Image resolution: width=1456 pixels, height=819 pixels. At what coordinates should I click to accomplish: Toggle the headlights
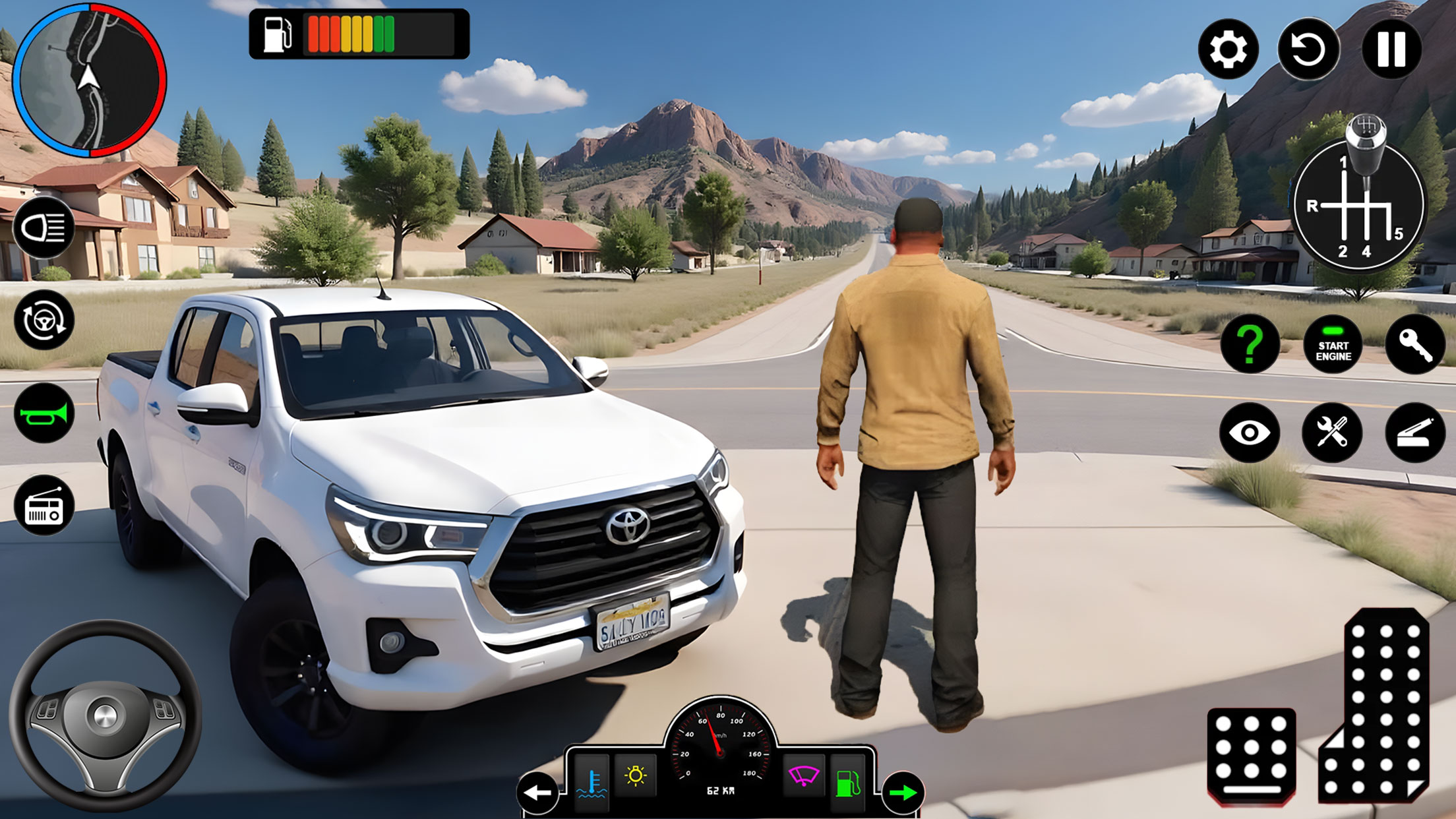(x=44, y=231)
